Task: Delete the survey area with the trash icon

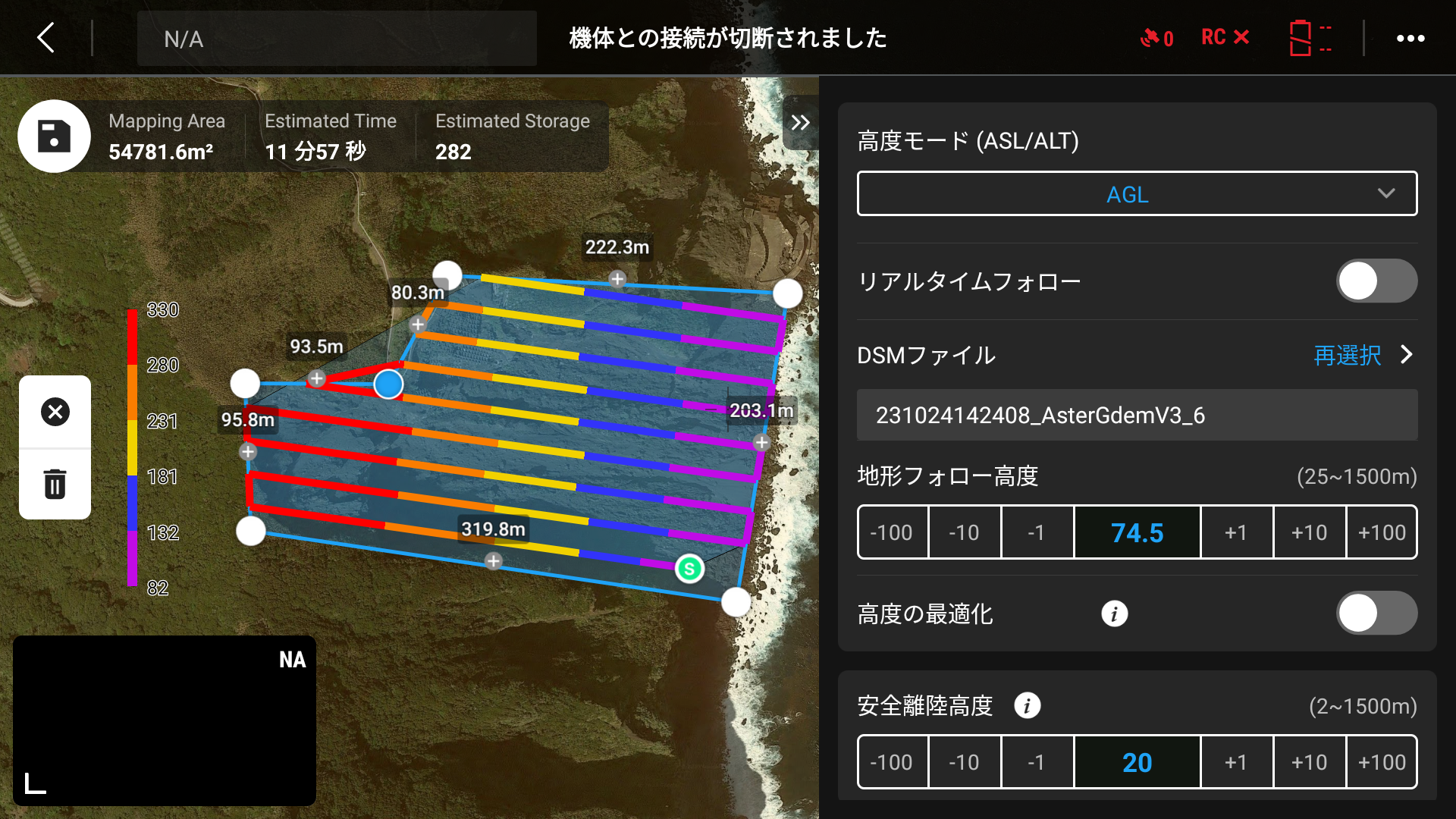Action: [x=54, y=483]
